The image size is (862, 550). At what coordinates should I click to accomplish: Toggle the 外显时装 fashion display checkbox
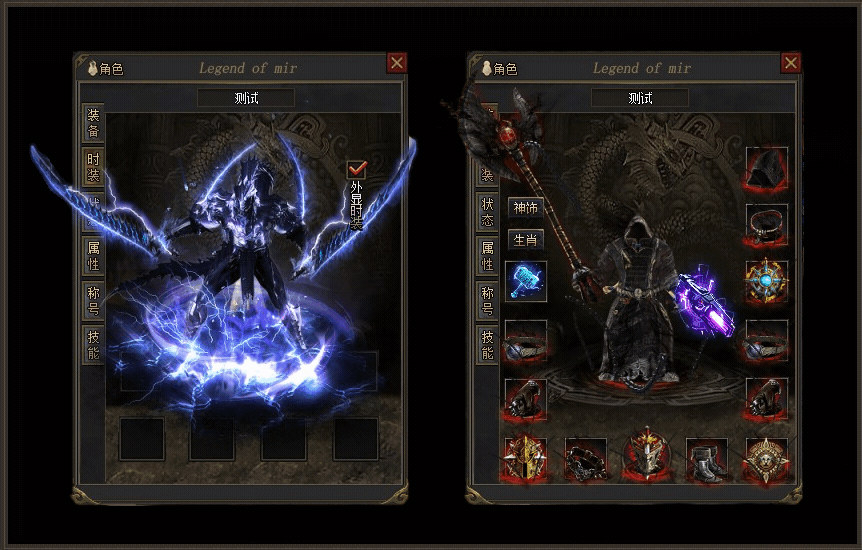[356, 169]
